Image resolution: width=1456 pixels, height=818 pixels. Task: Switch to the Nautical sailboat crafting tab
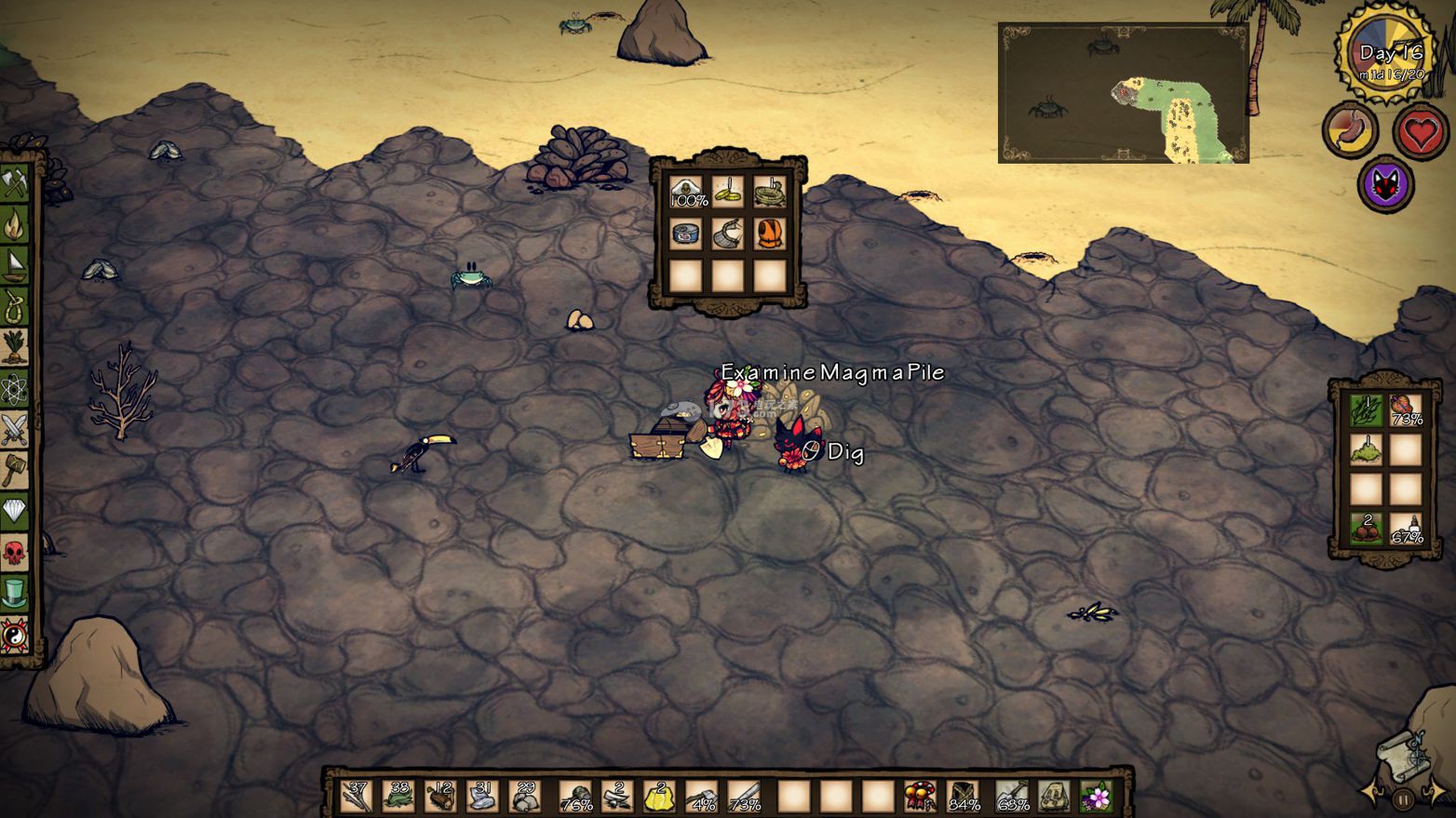pos(16,264)
